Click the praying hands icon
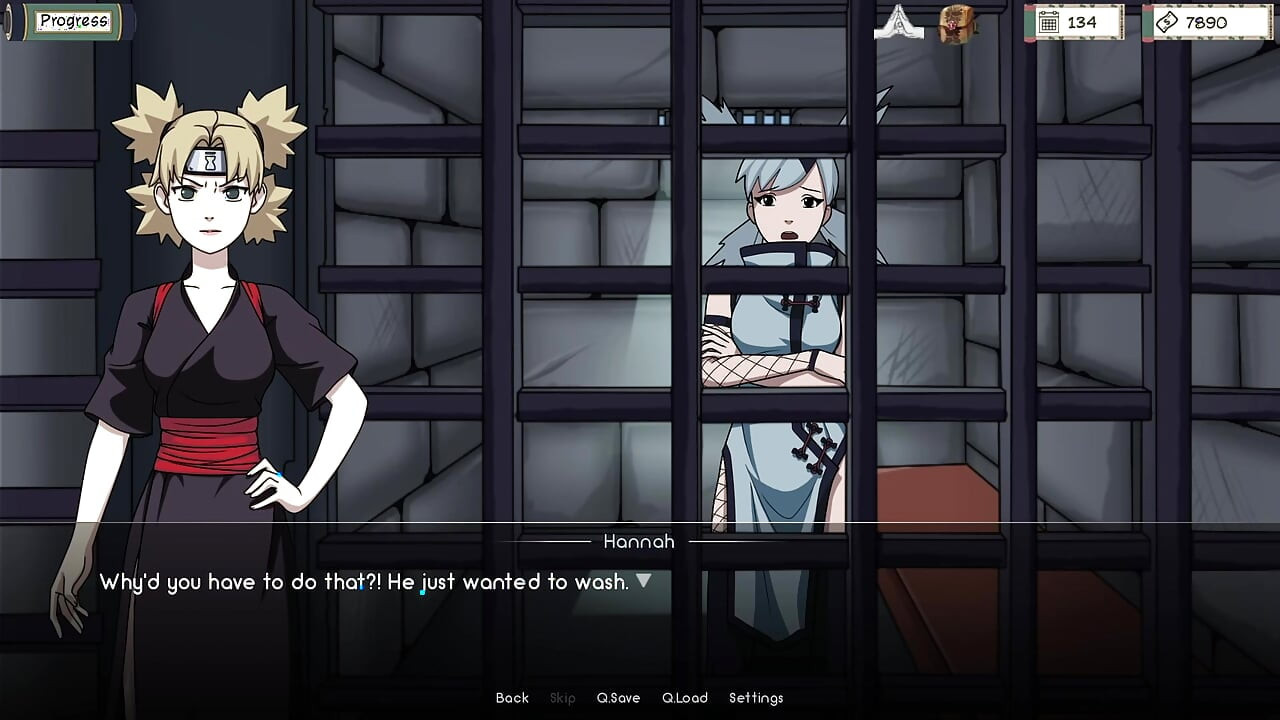 tap(898, 23)
